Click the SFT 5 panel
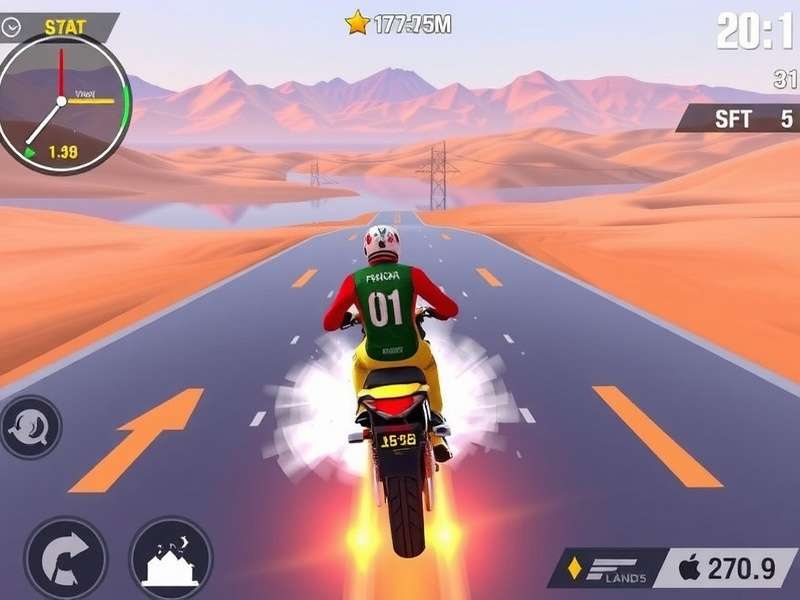The height and width of the screenshot is (600, 800). pyautogui.click(x=738, y=119)
